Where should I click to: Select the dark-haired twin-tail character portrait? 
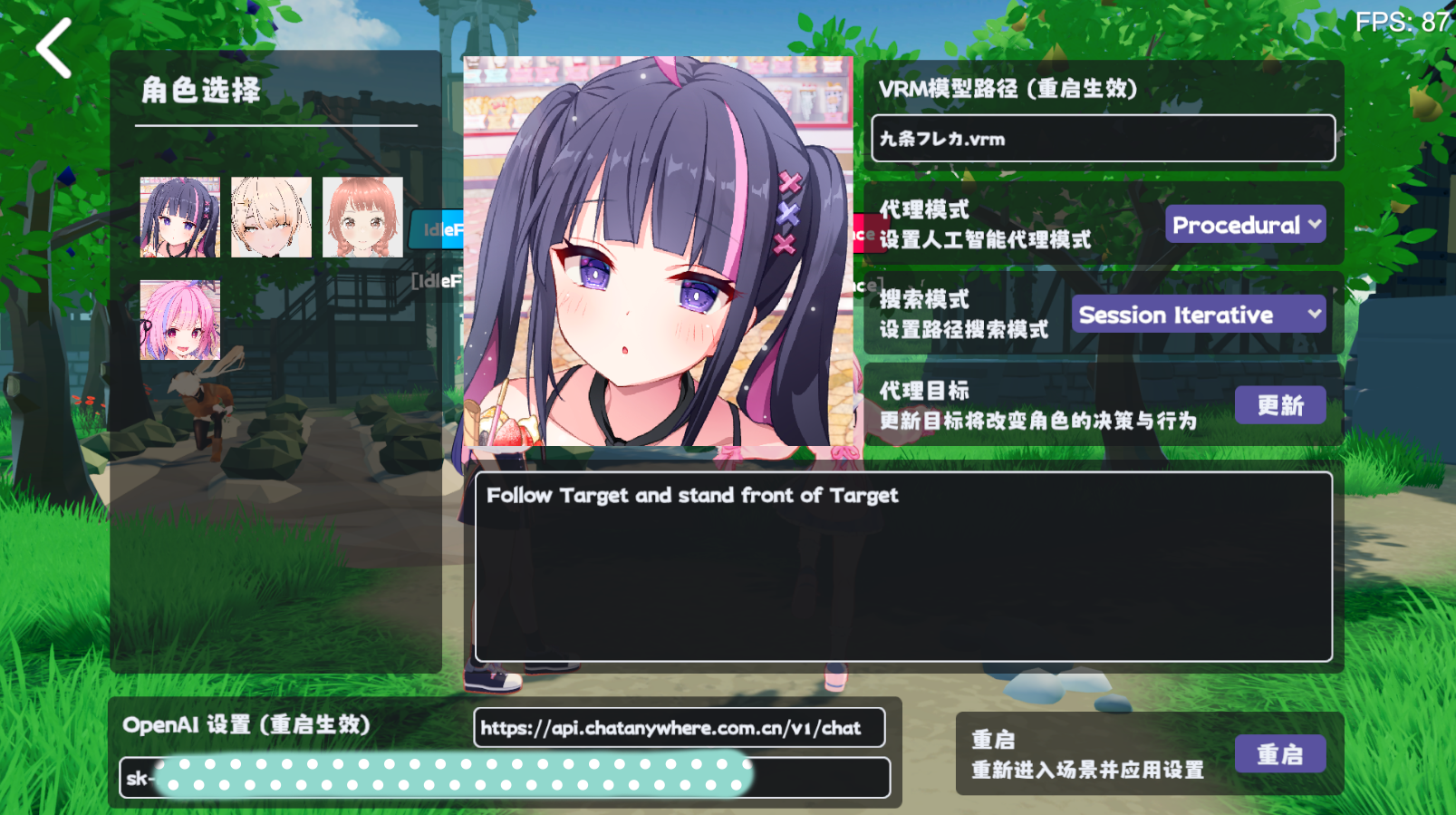179,218
